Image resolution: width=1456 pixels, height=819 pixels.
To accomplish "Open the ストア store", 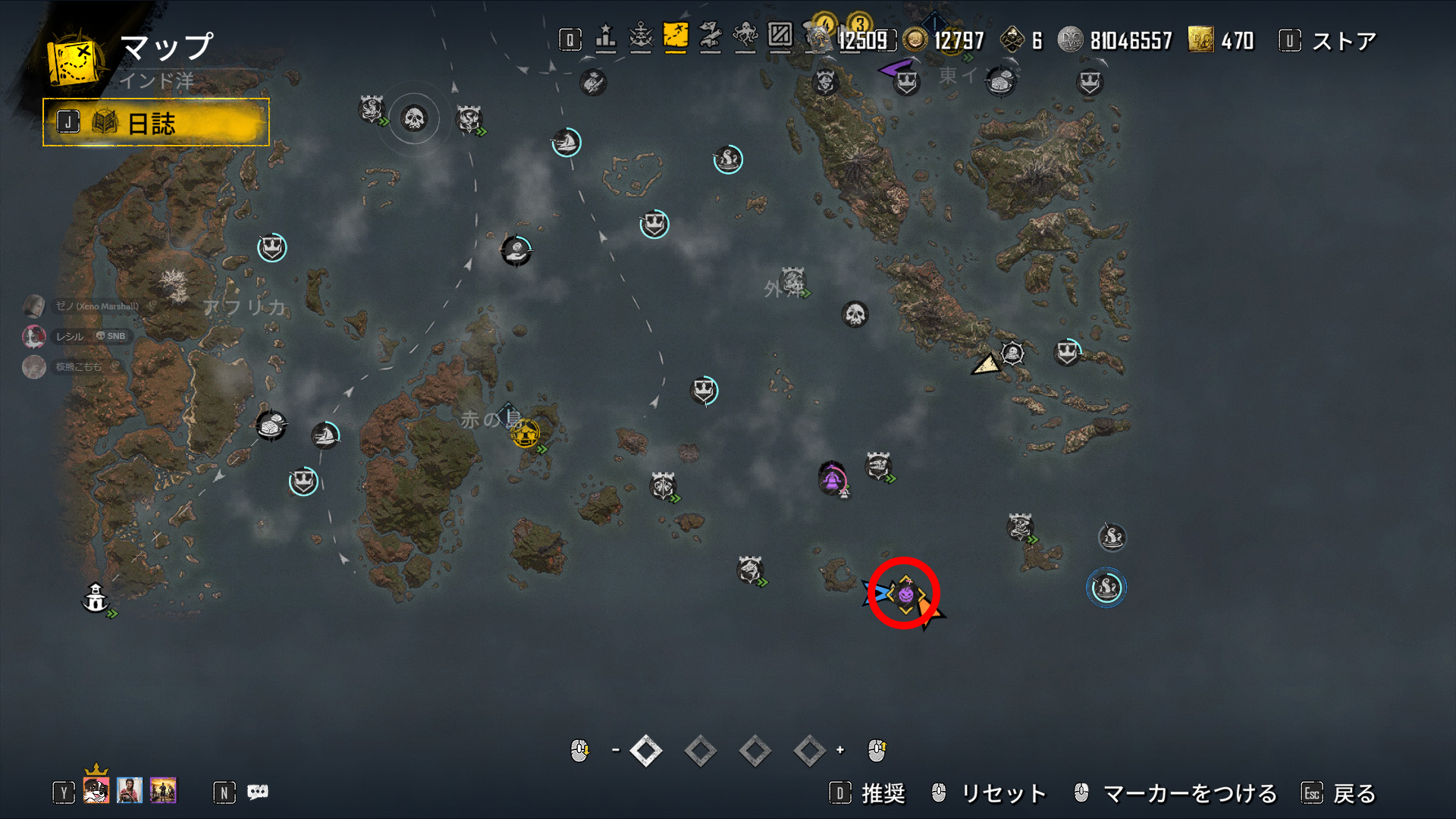I will (x=1343, y=41).
